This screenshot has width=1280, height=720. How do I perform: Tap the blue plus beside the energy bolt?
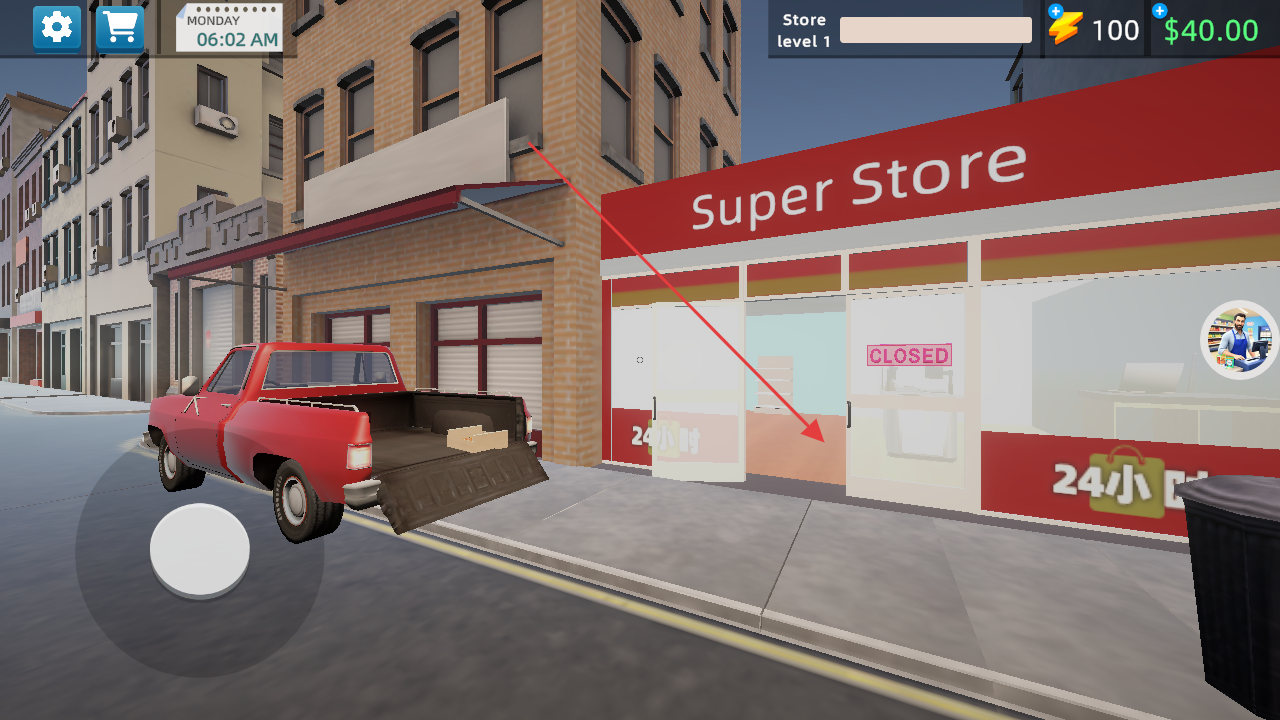pos(1055,11)
